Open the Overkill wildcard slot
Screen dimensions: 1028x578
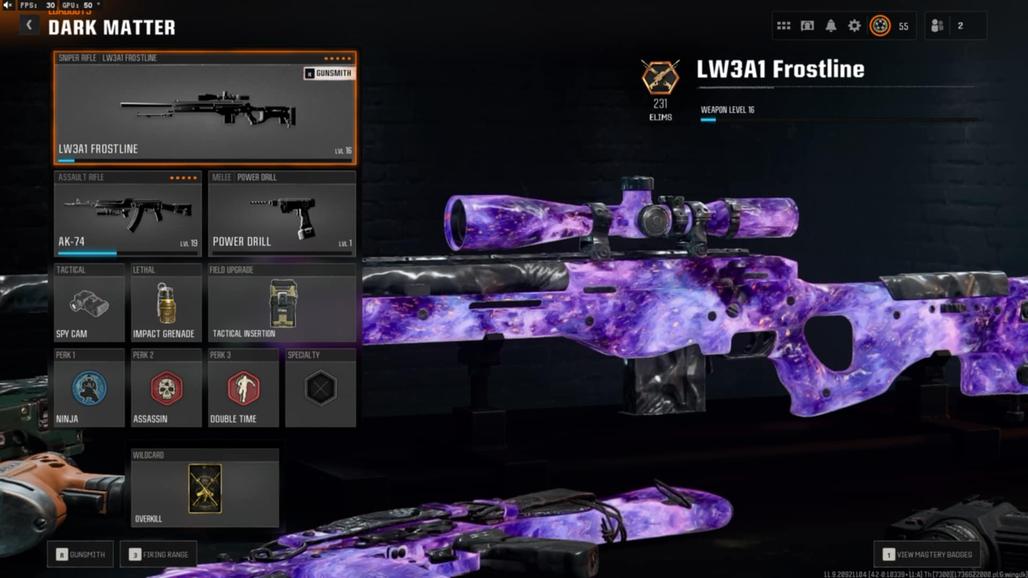coord(205,489)
